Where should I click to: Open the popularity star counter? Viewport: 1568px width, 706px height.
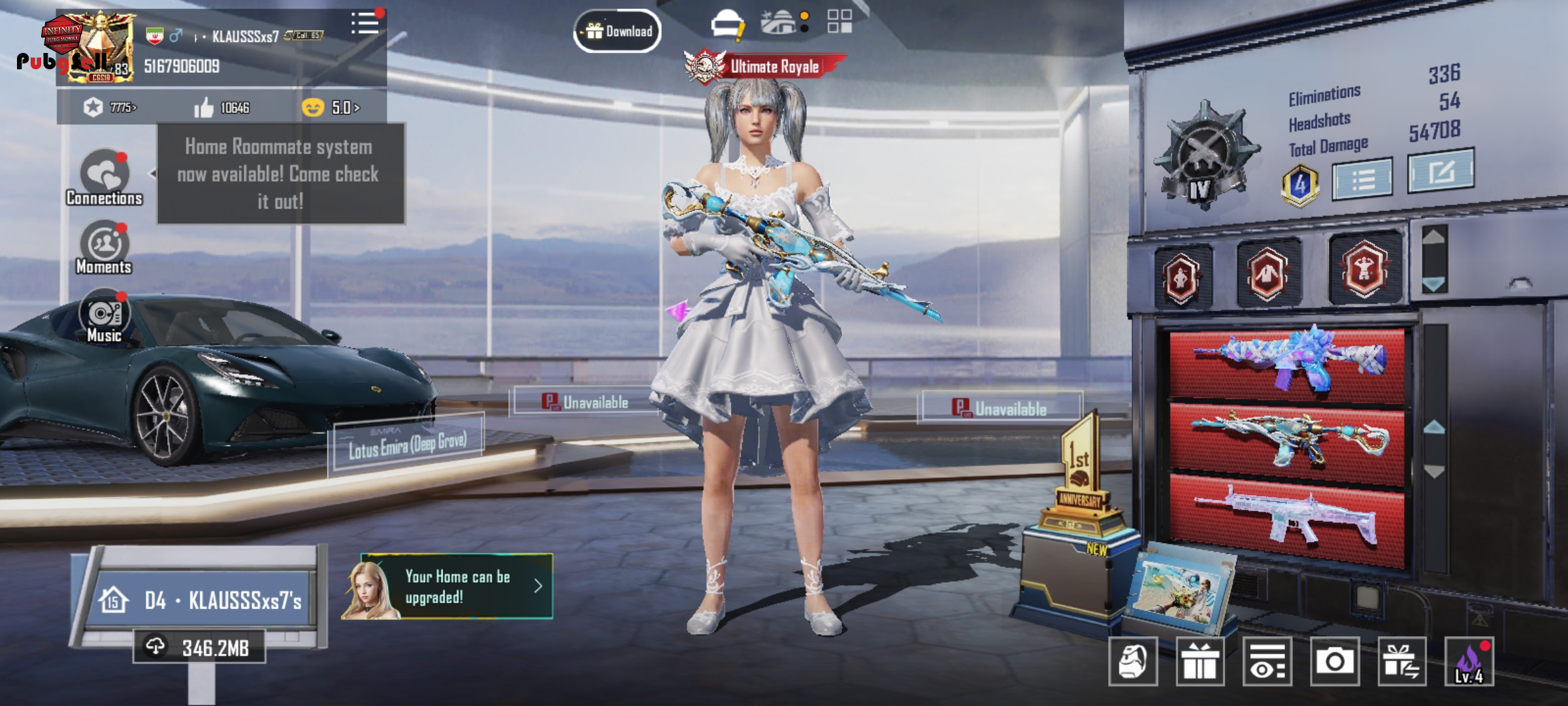click(x=110, y=107)
